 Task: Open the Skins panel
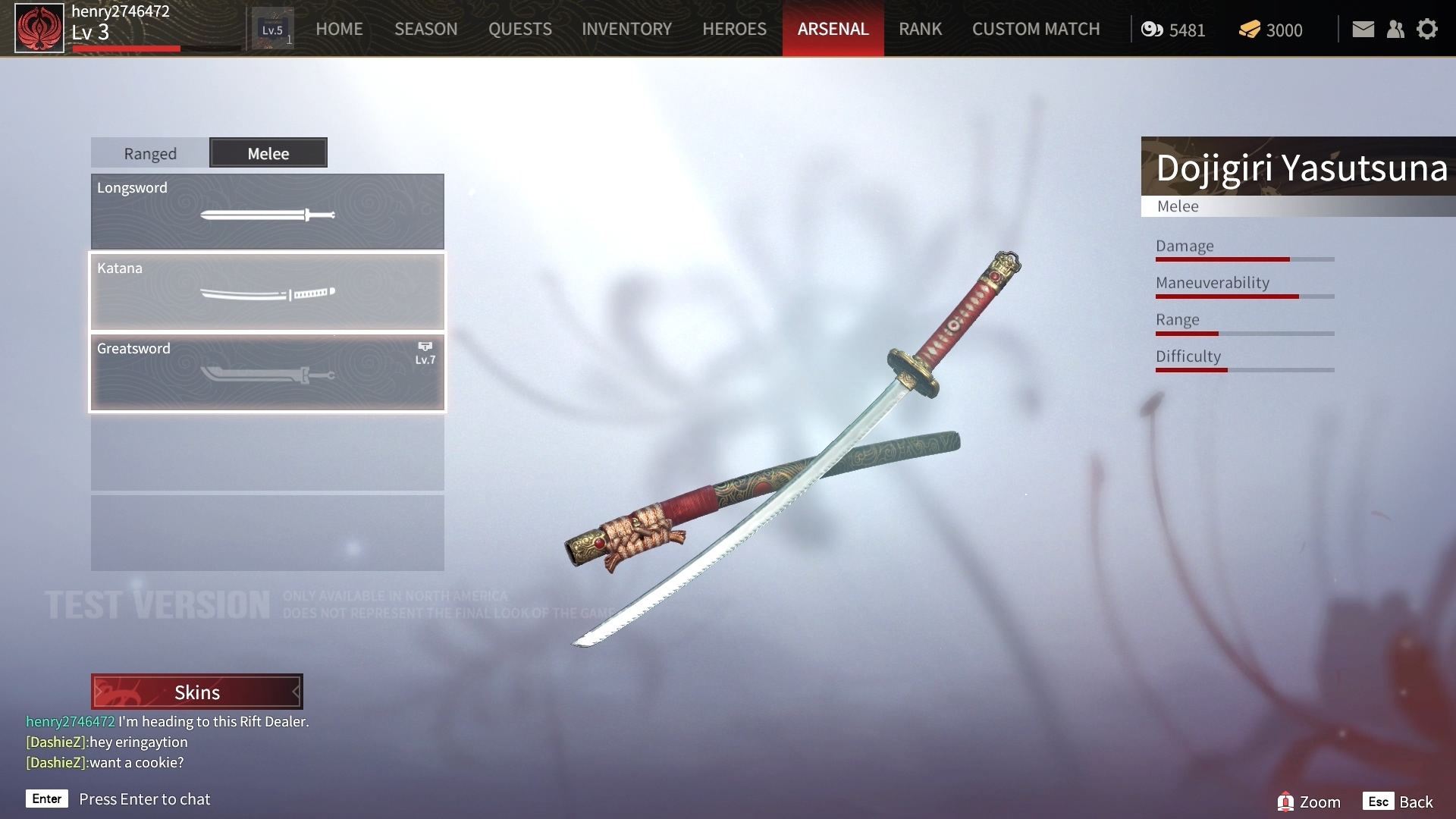point(197,692)
